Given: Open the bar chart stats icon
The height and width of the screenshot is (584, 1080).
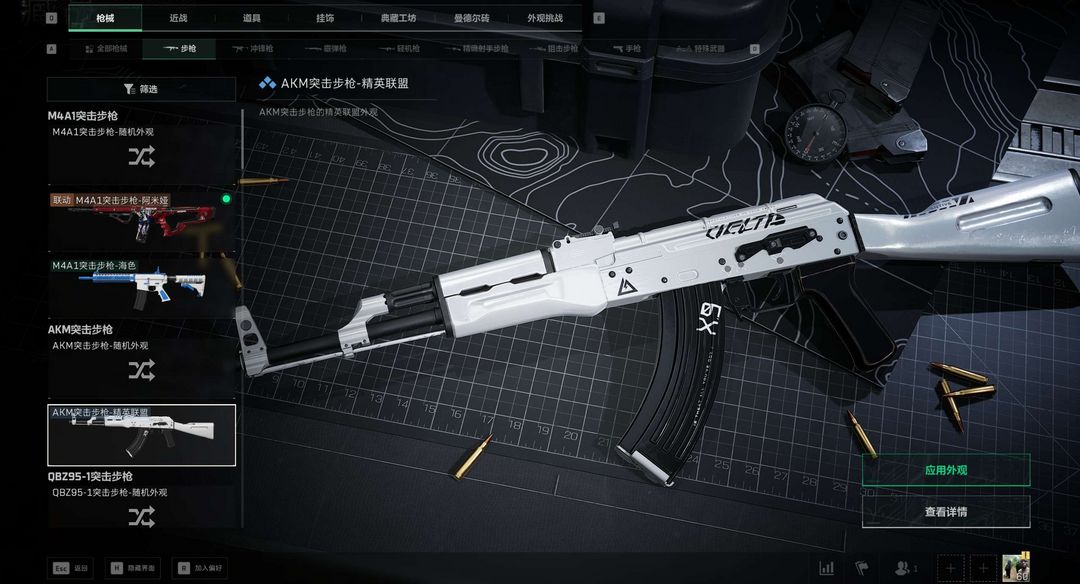Looking at the screenshot, I should 827,568.
